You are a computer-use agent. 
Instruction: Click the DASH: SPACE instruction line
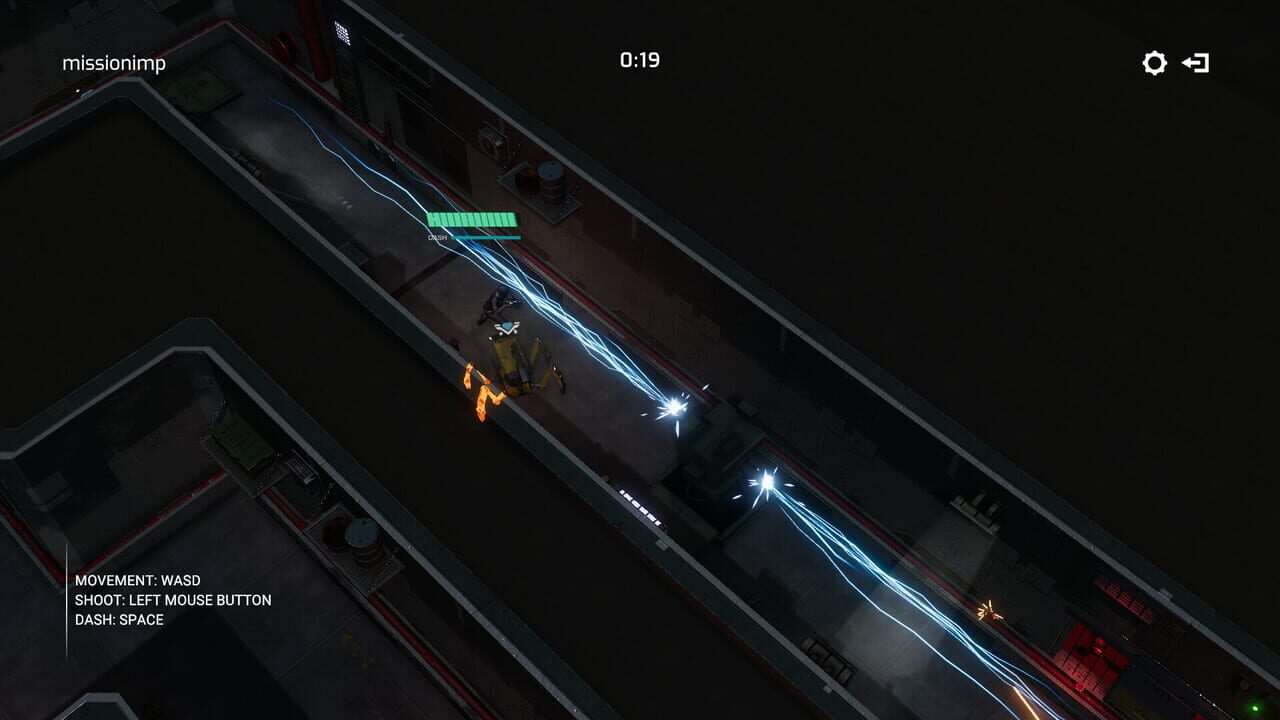tap(117, 620)
